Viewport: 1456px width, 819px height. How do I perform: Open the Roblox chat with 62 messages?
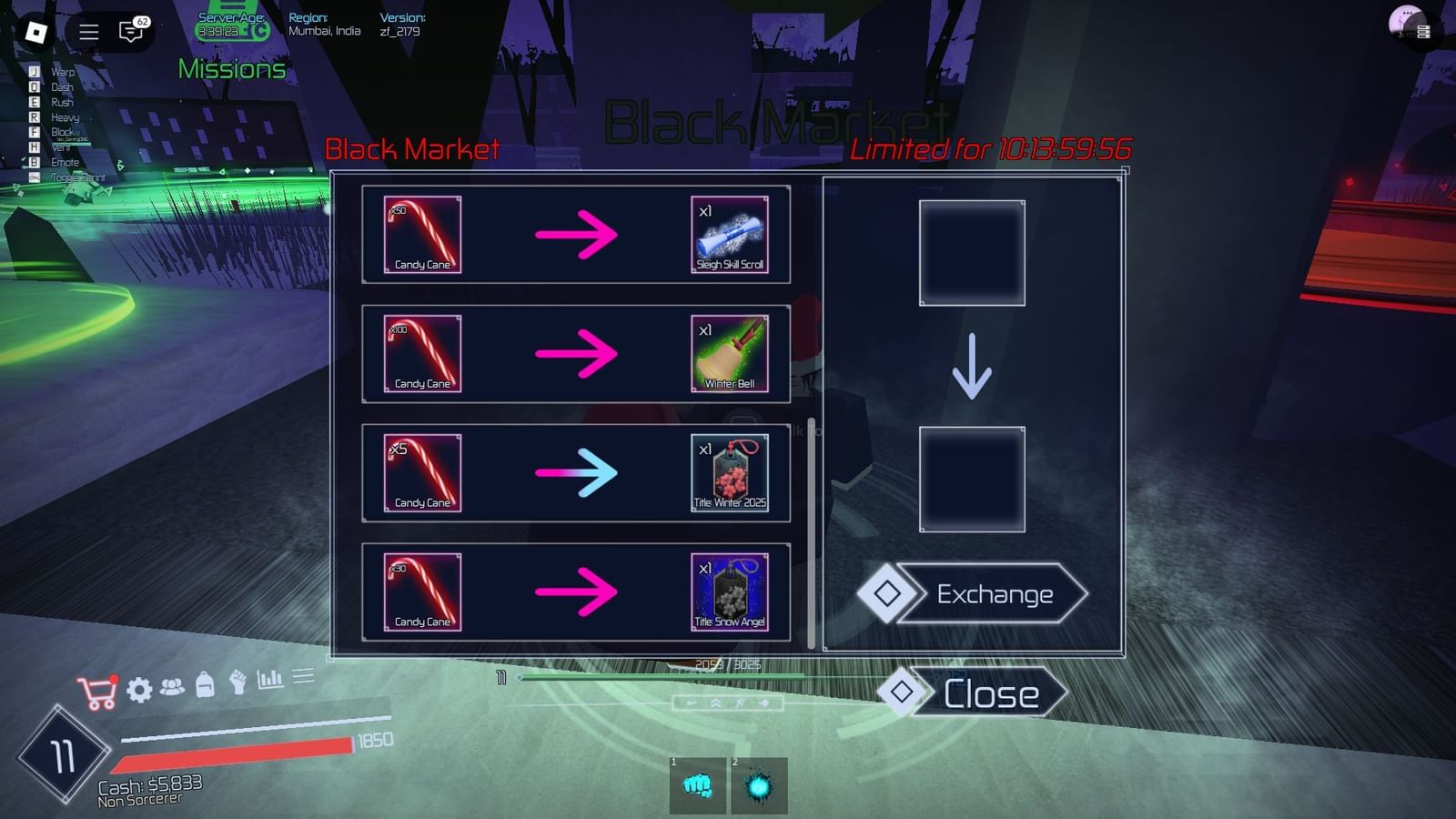[x=128, y=29]
